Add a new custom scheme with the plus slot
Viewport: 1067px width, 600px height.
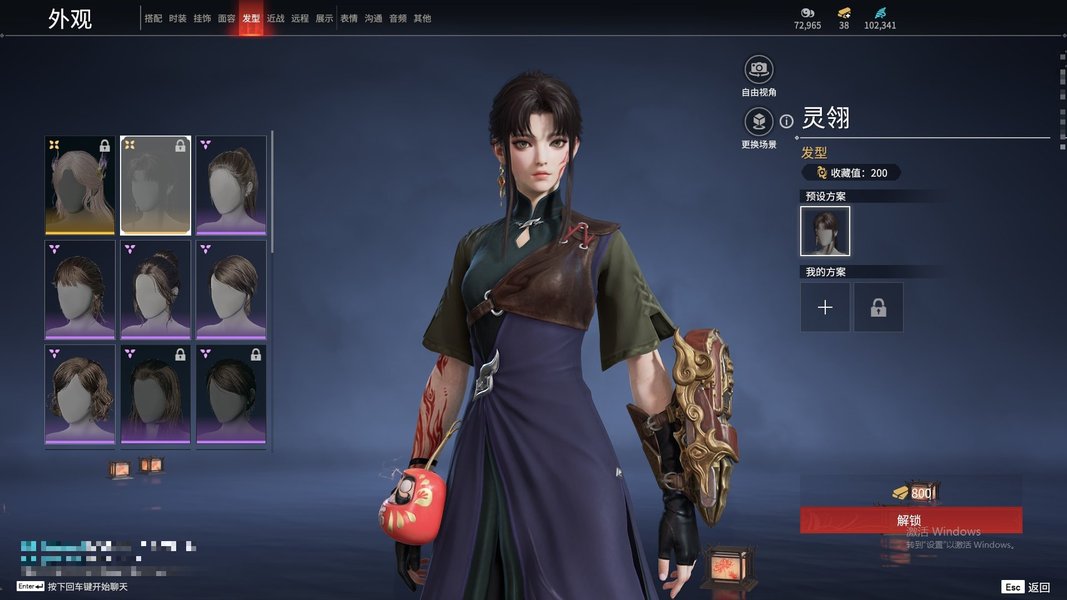tap(825, 307)
